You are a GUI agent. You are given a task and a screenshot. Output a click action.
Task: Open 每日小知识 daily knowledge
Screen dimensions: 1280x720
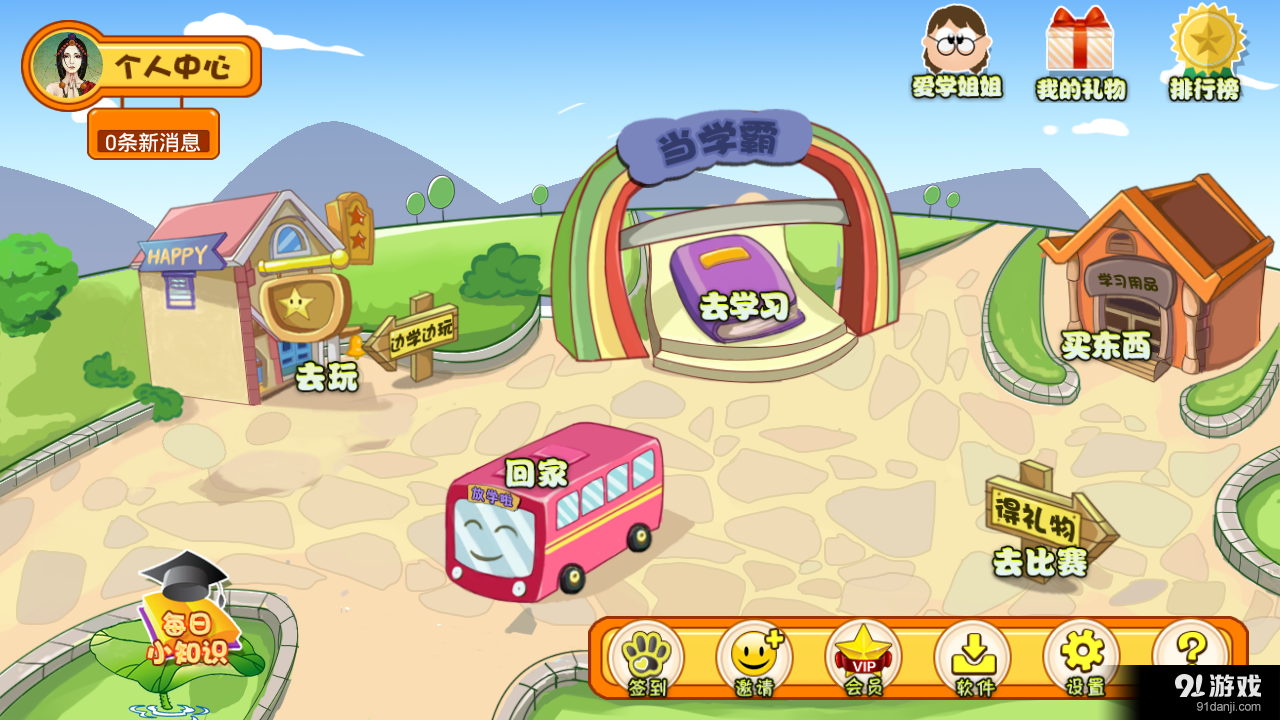point(185,635)
